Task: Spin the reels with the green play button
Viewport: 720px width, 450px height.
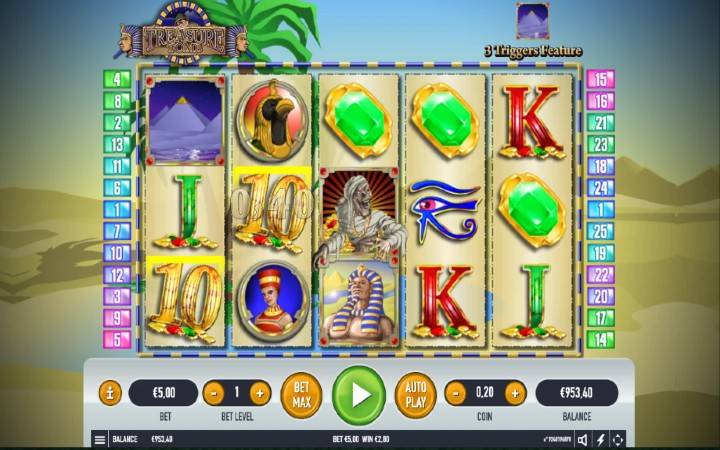Action: click(358, 393)
